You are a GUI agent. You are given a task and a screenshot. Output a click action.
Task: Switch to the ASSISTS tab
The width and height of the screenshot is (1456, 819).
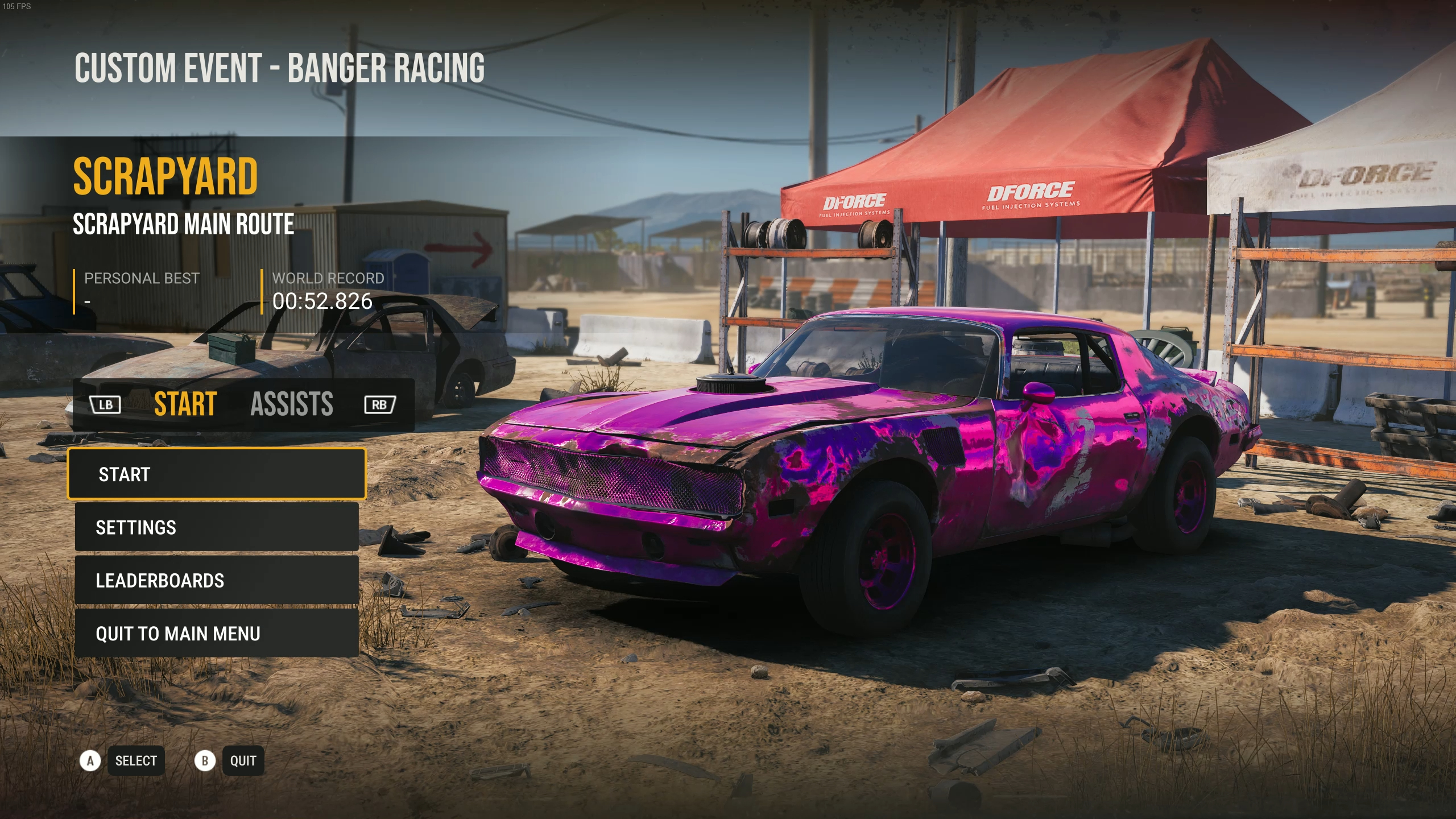coord(292,404)
